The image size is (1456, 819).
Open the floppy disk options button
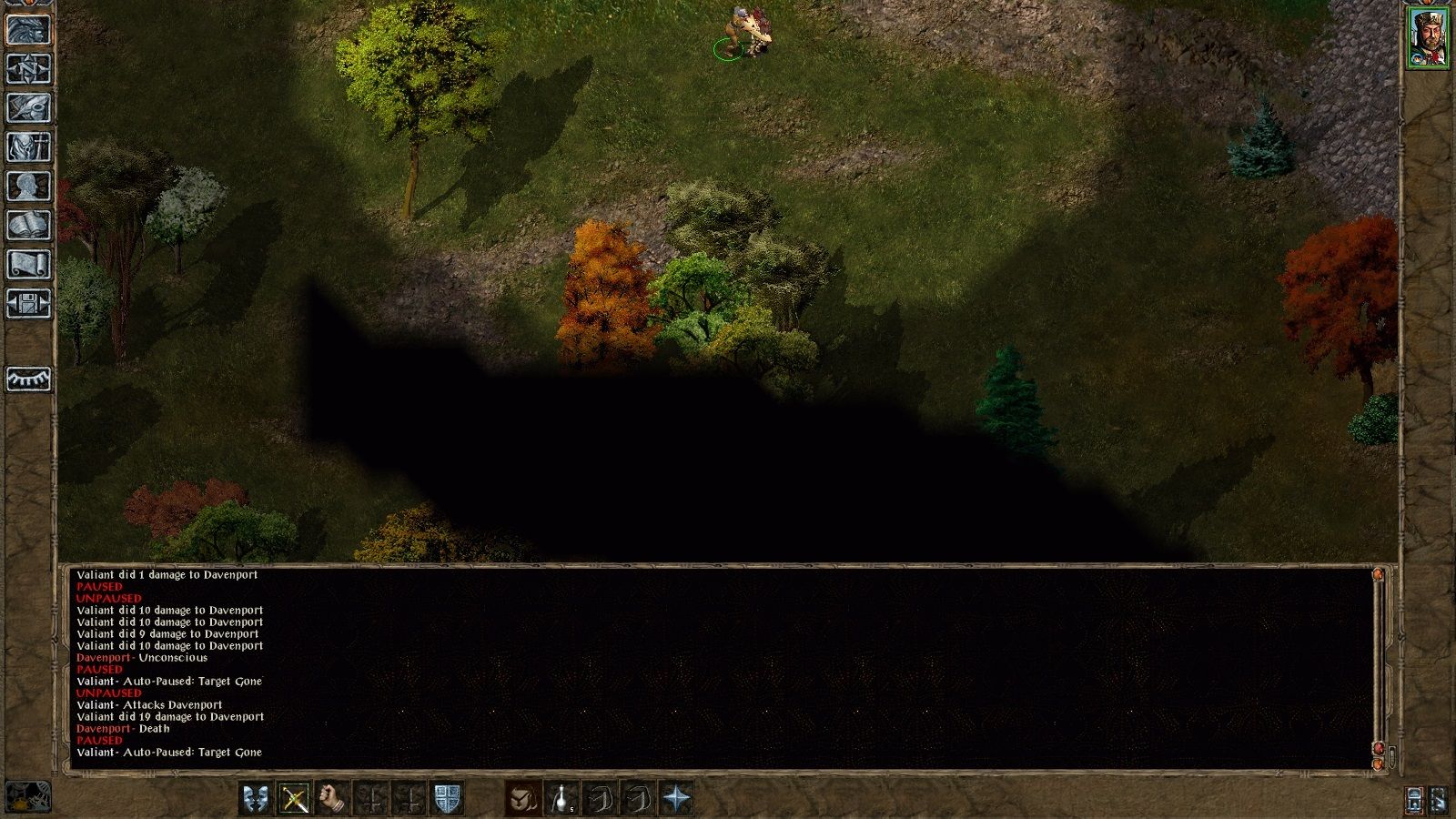point(28,303)
